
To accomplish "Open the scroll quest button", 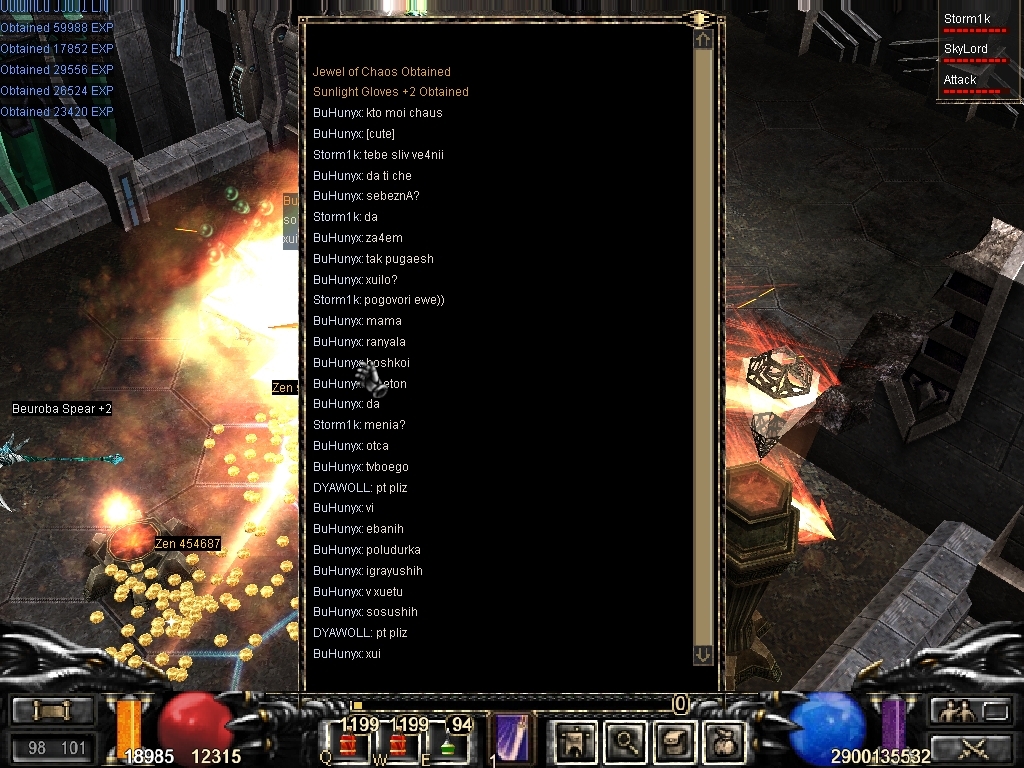I will click(674, 742).
